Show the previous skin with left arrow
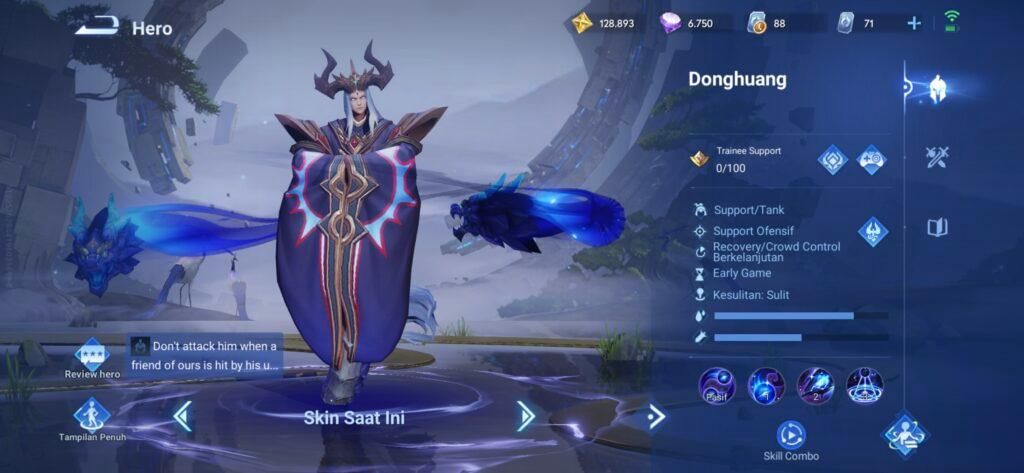The width and height of the screenshot is (1024, 473). pyautogui.click(x=182, y=415)
